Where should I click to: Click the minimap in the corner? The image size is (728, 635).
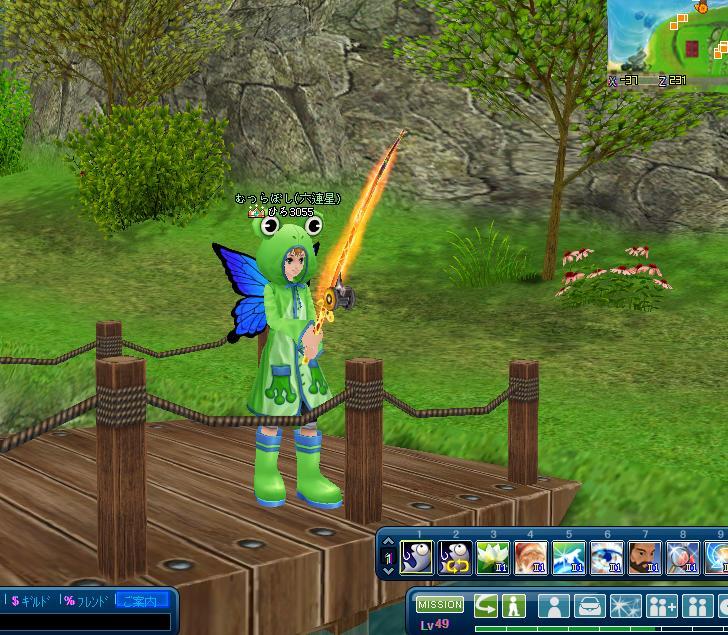668,36
